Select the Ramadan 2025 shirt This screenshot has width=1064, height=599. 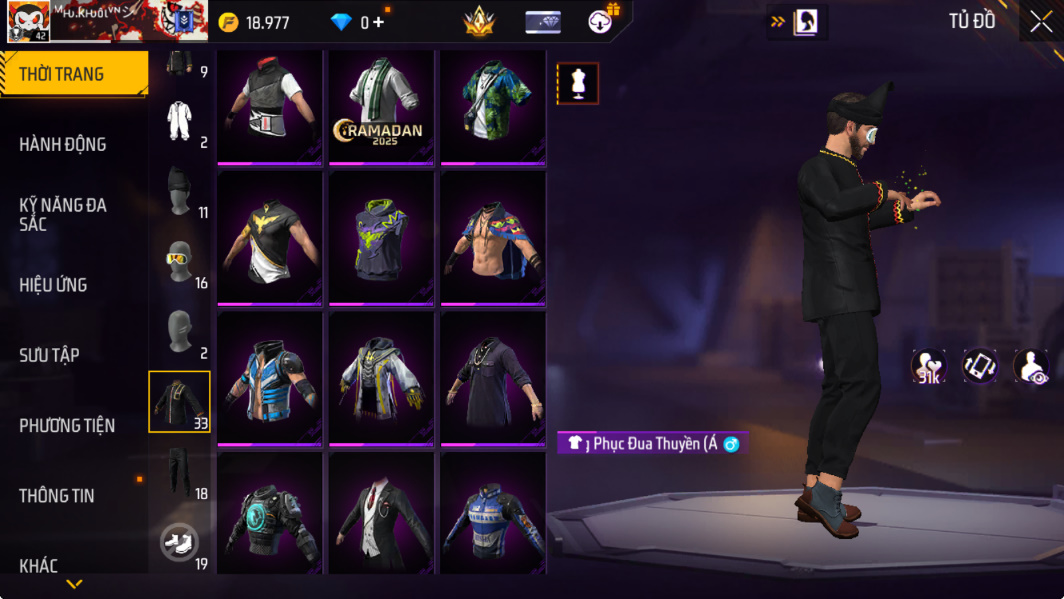(381, 107)
